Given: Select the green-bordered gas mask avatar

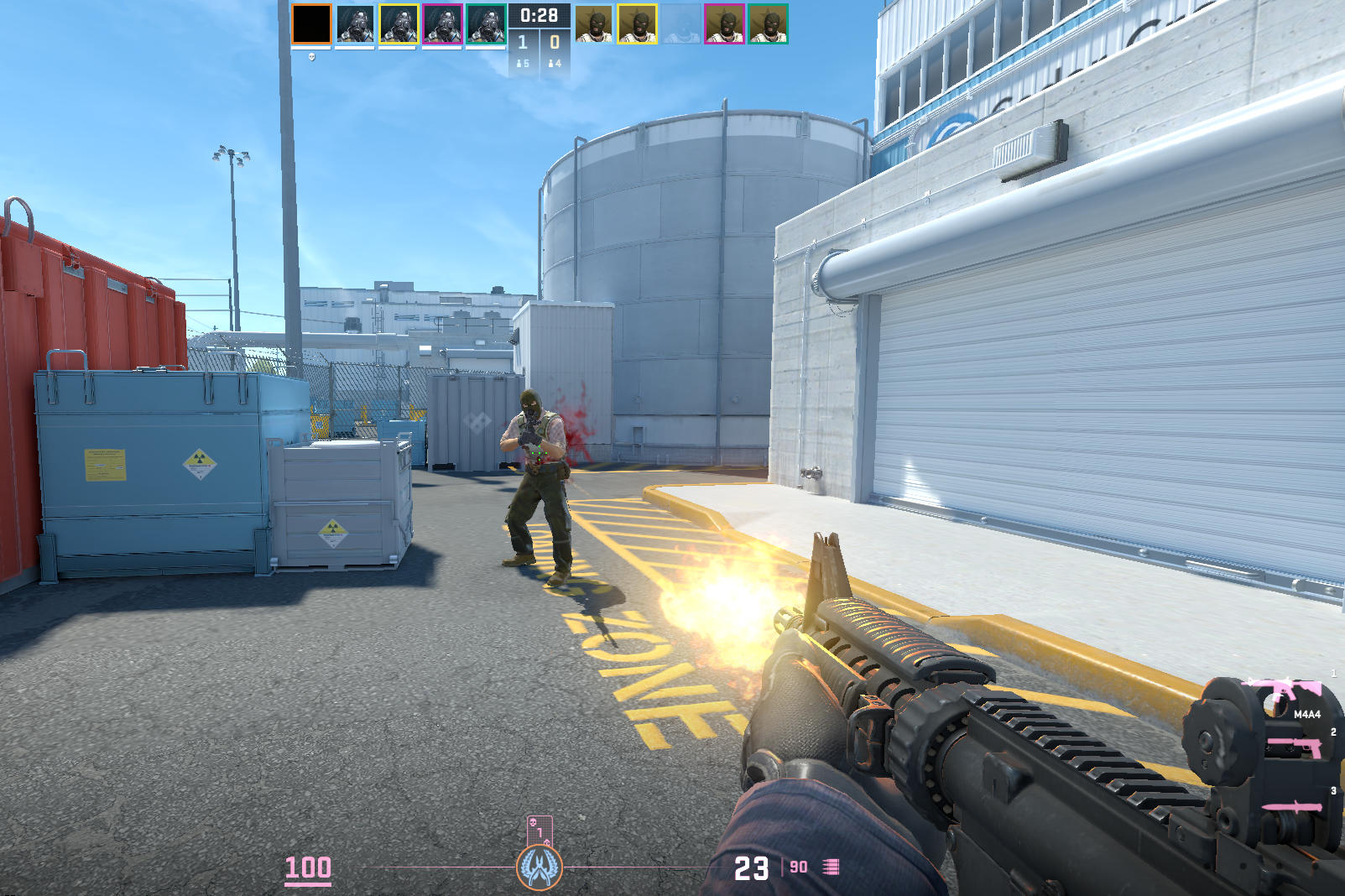Looking at the screenshot, I should (486, 23).
